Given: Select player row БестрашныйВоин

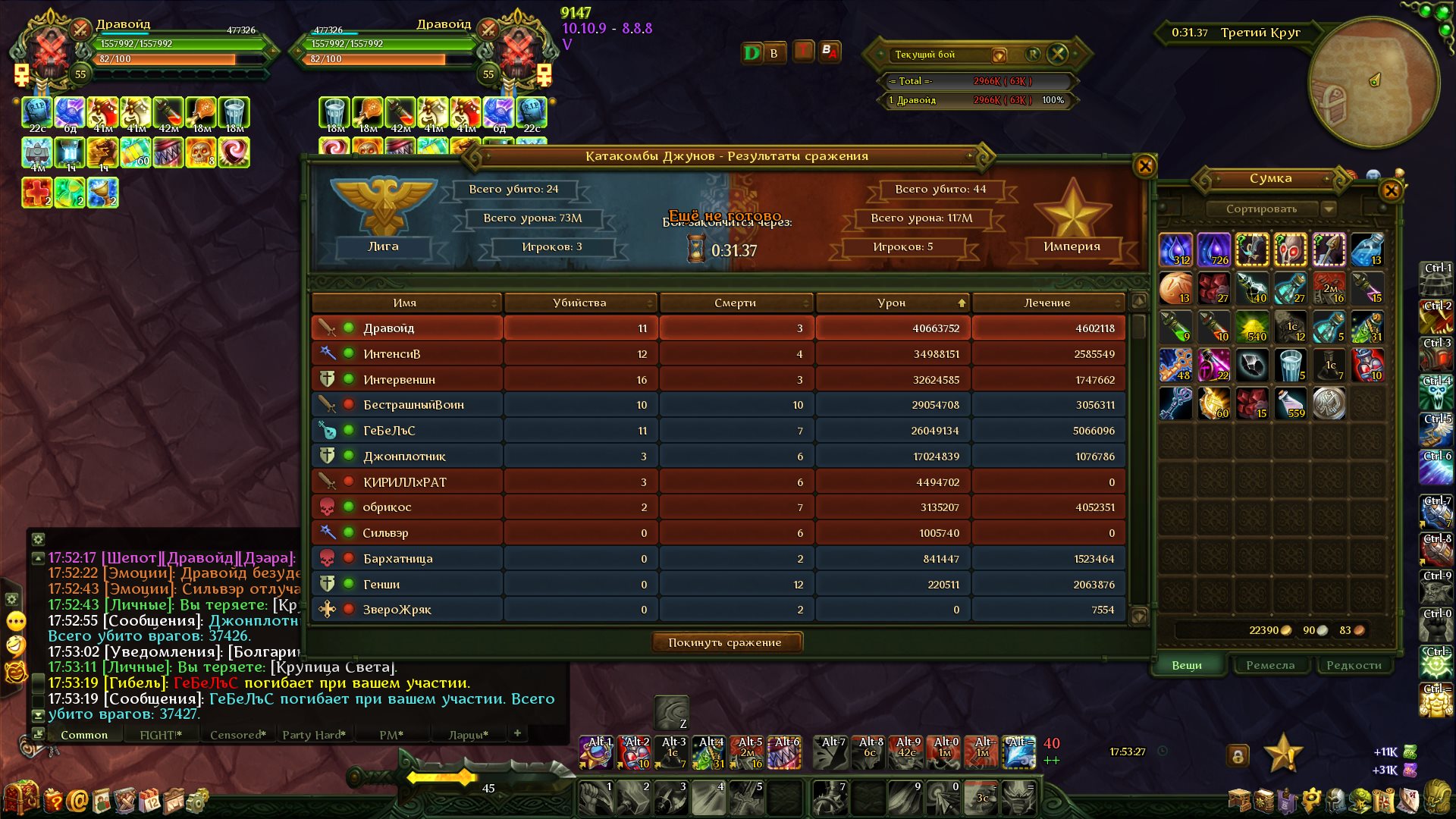Looking at the screenshot, I should tap(717, 405).
